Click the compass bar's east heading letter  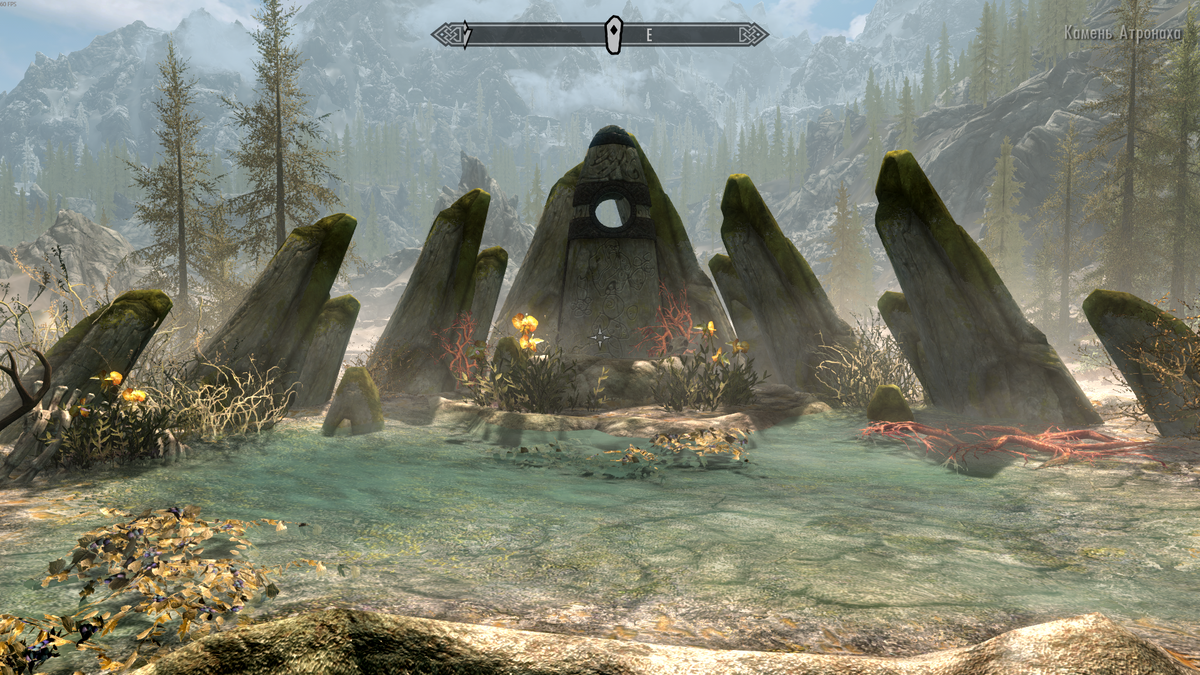coord(648,35)
